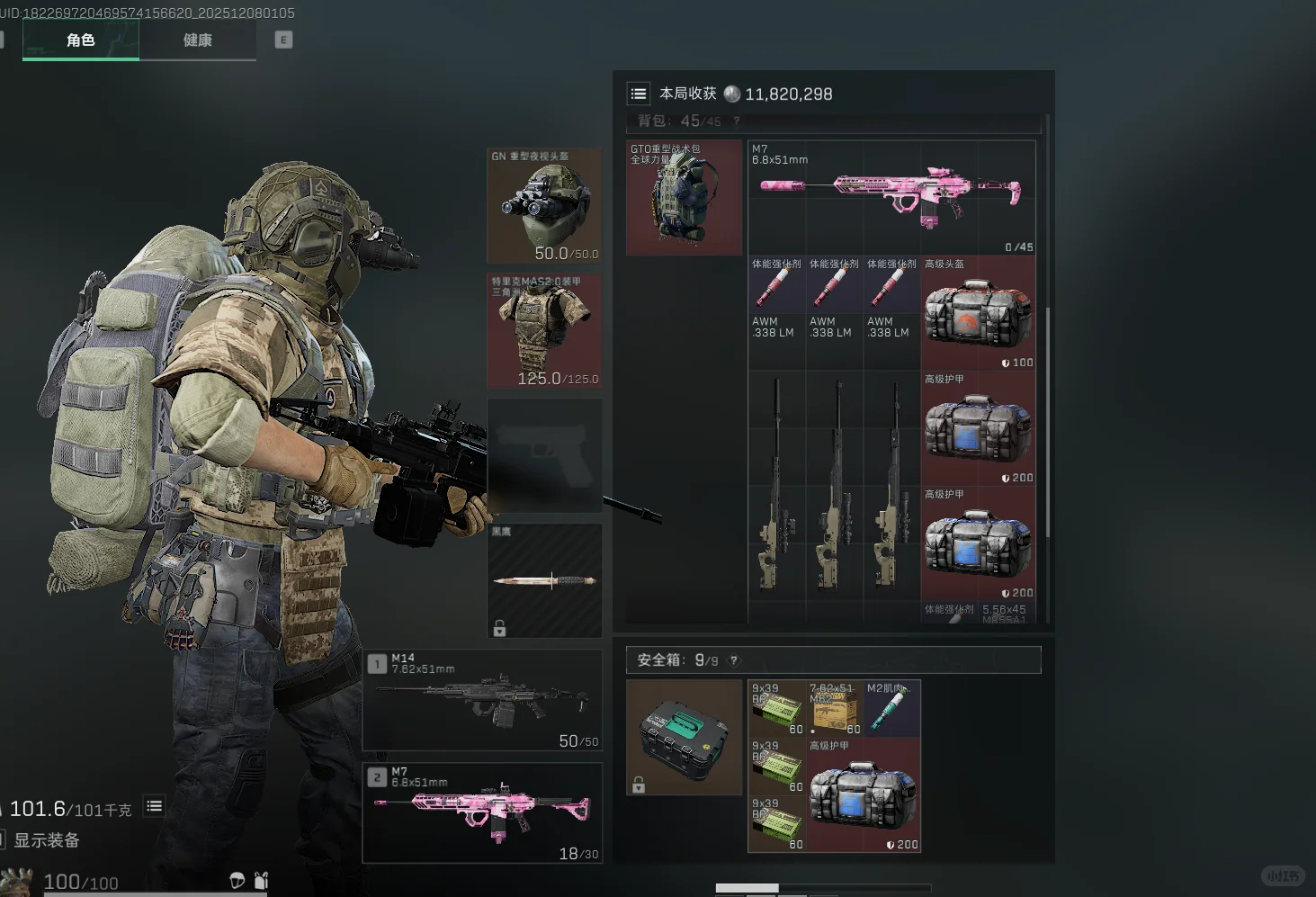Click the list icon beside 本局收获
This screenshot has height=897, width=1316.
[x=639, y=94]
